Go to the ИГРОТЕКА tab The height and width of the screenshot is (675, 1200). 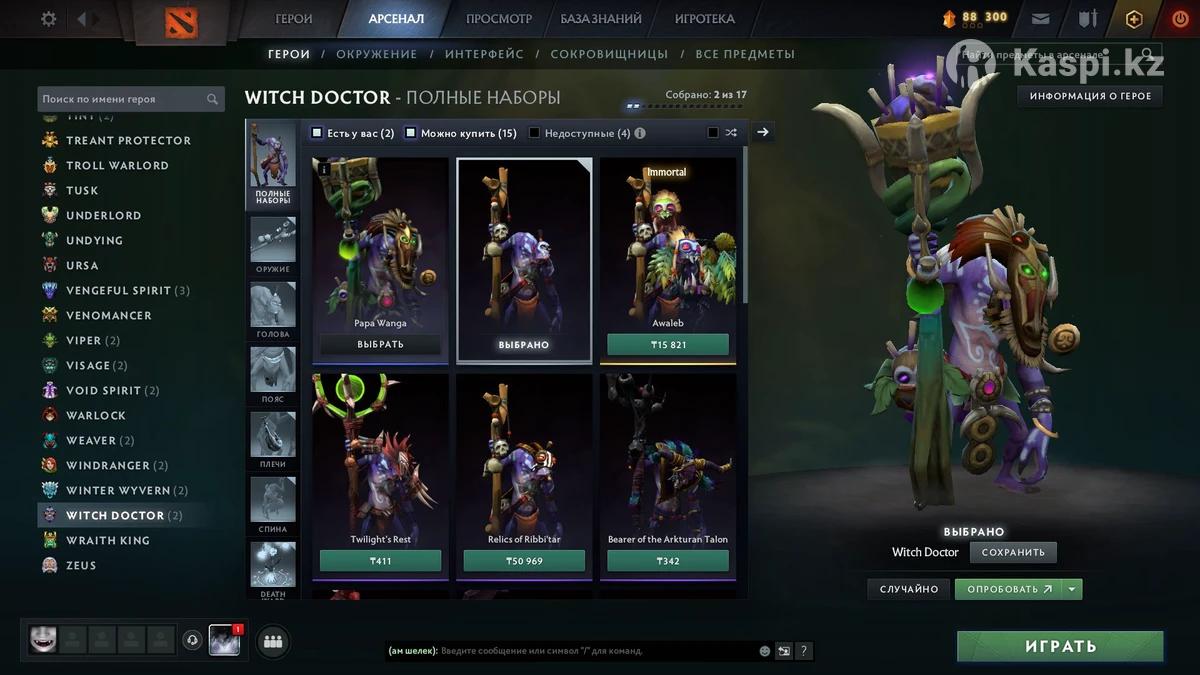click(704, 19)
